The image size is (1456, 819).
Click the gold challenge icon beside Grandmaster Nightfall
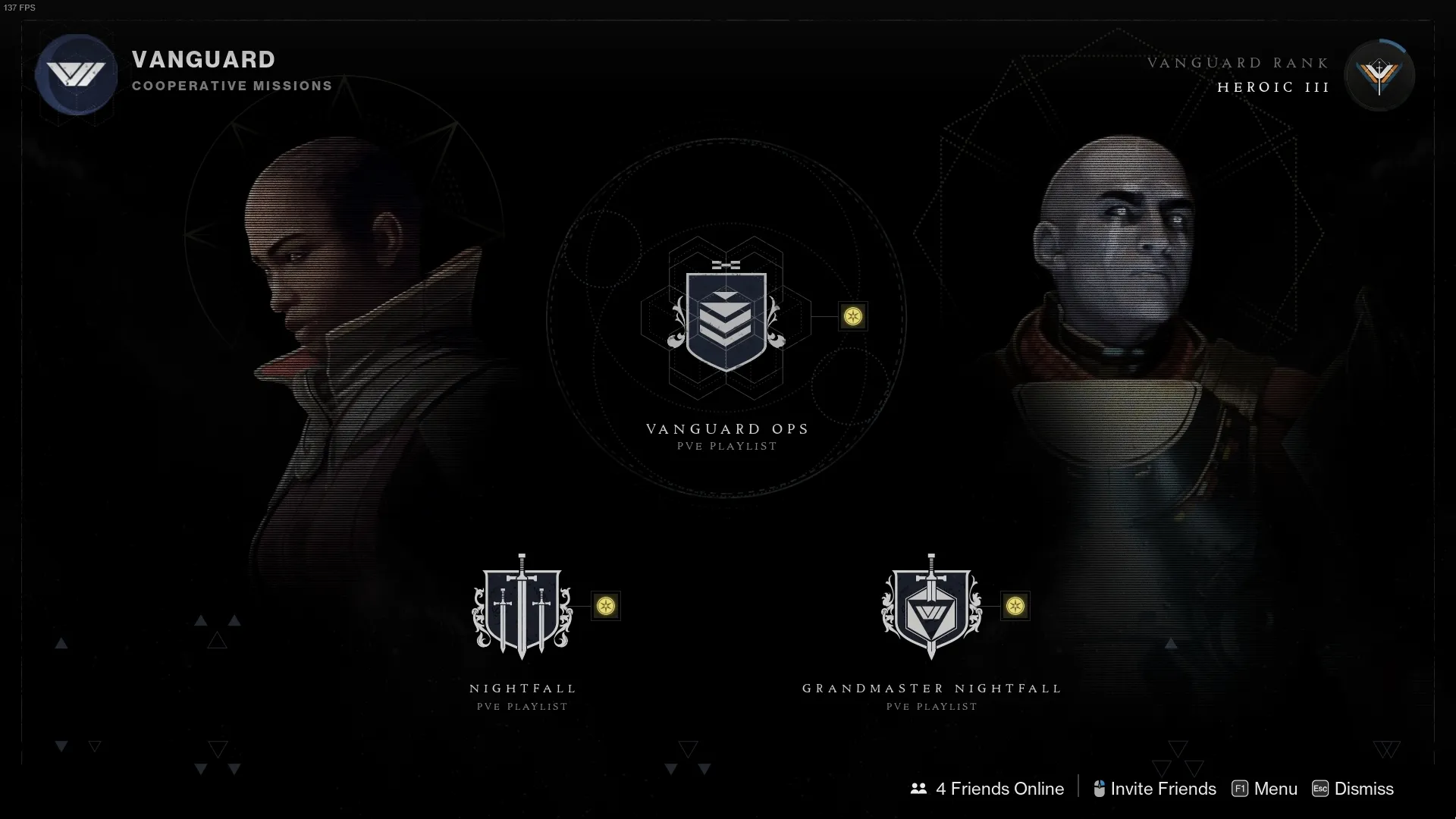point(1015,606)
